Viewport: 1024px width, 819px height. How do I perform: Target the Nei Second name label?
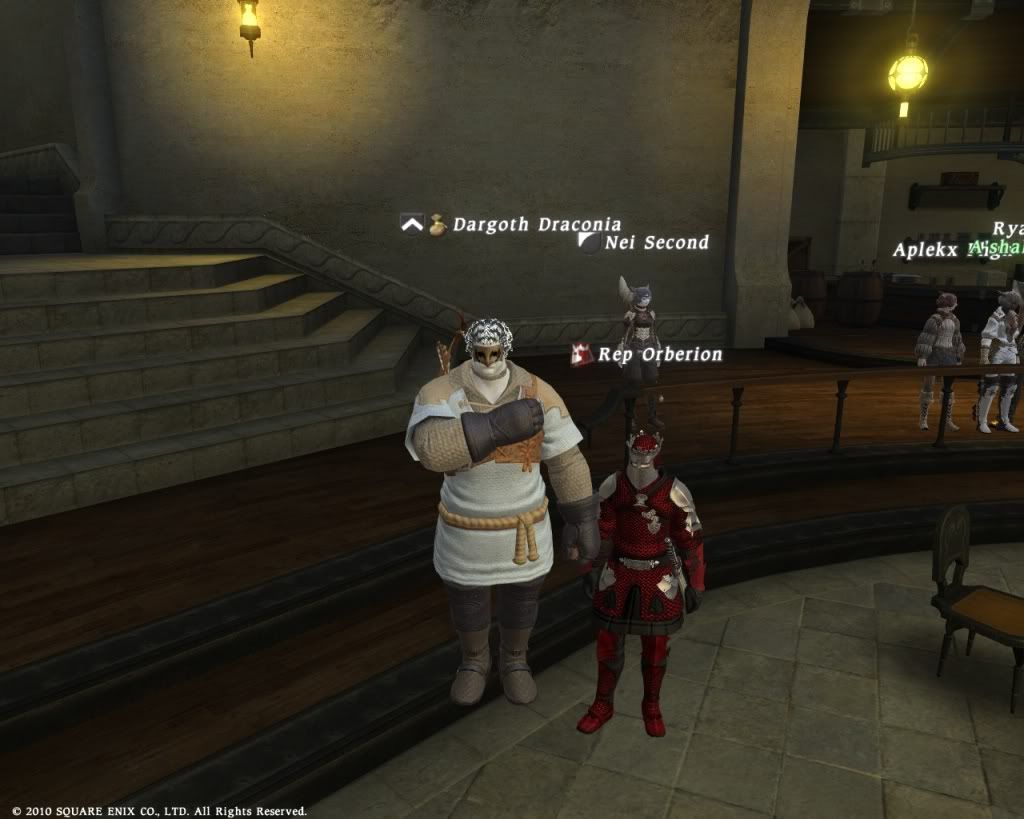[x=656, y=243]
